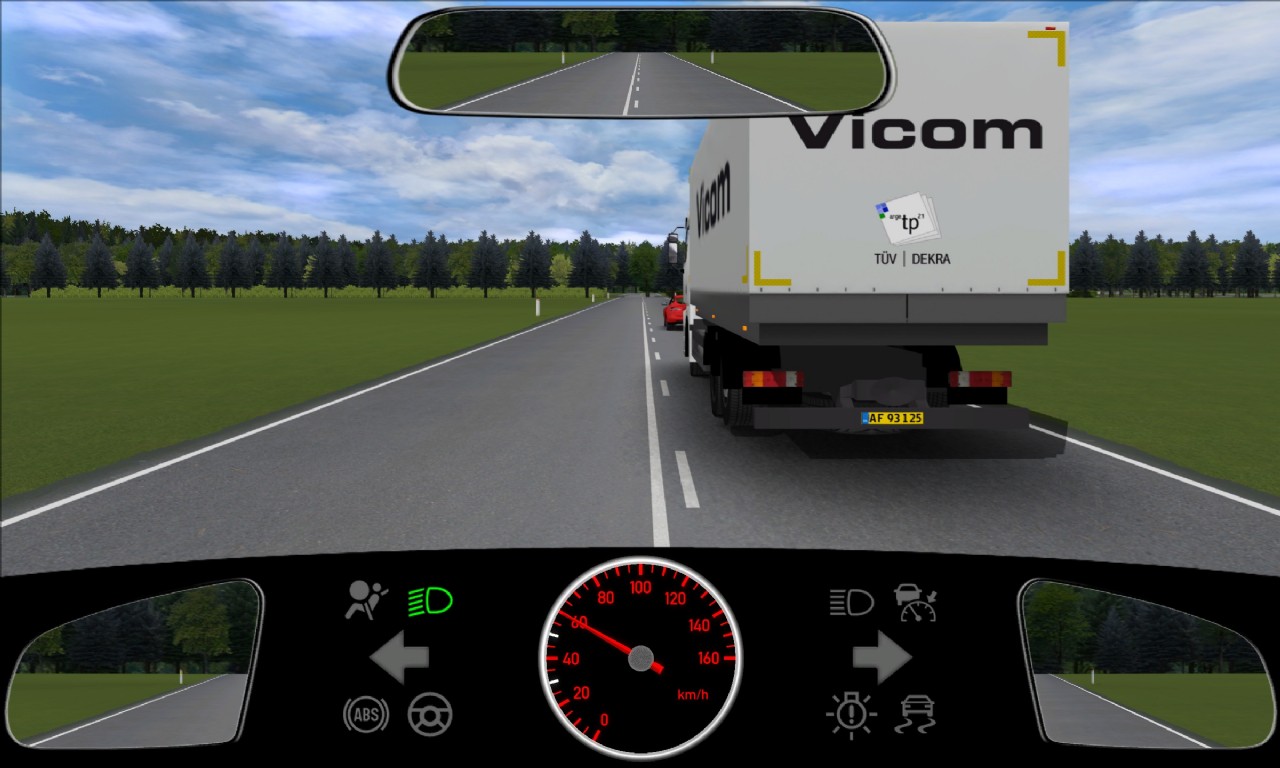Check the right side mirror
The image size is (1280, 768).
click(x=1146, y=662)
